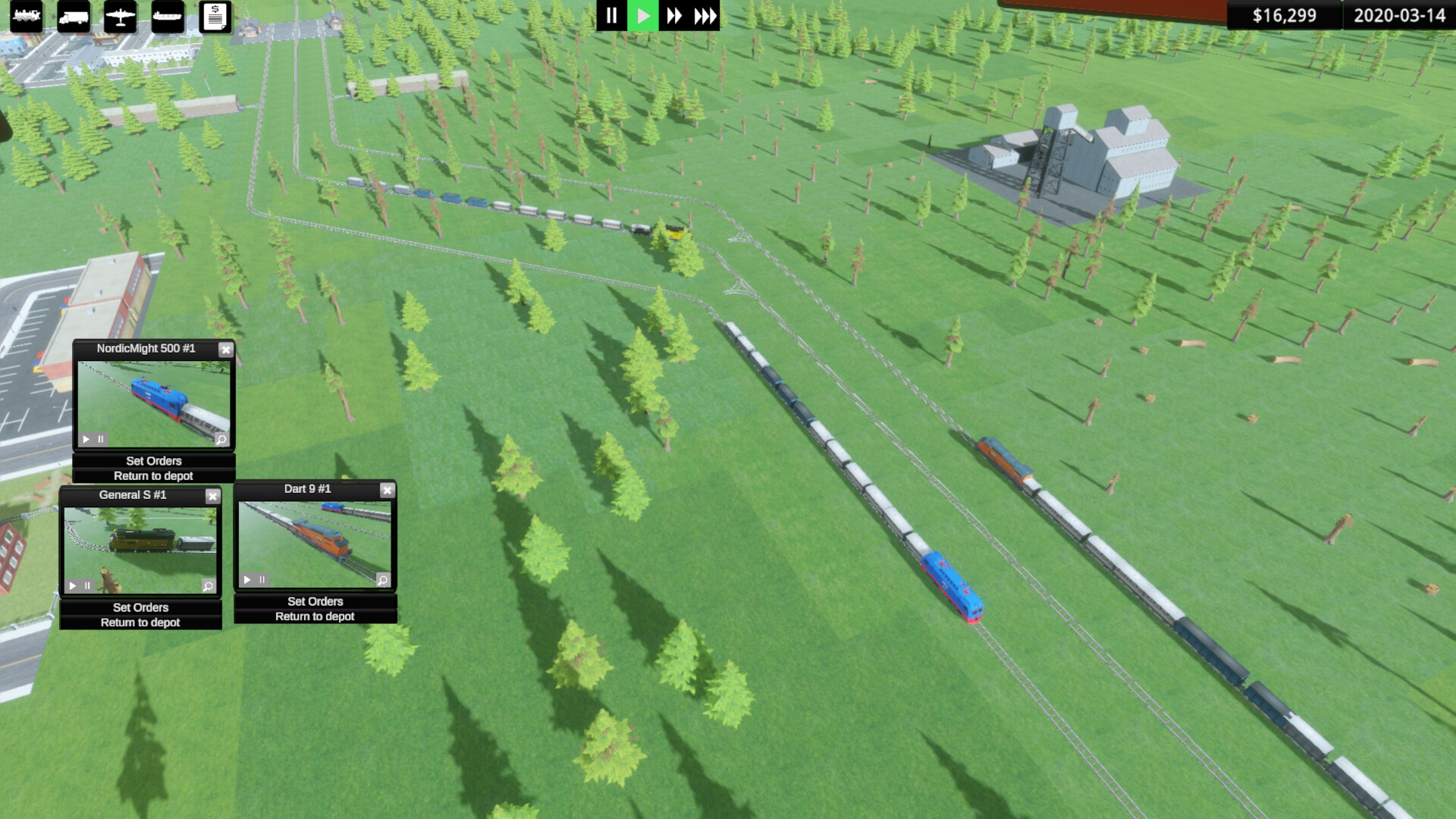Close the General S #1 panel
This screenshot has height=819, width=1456.
(213, 495)
